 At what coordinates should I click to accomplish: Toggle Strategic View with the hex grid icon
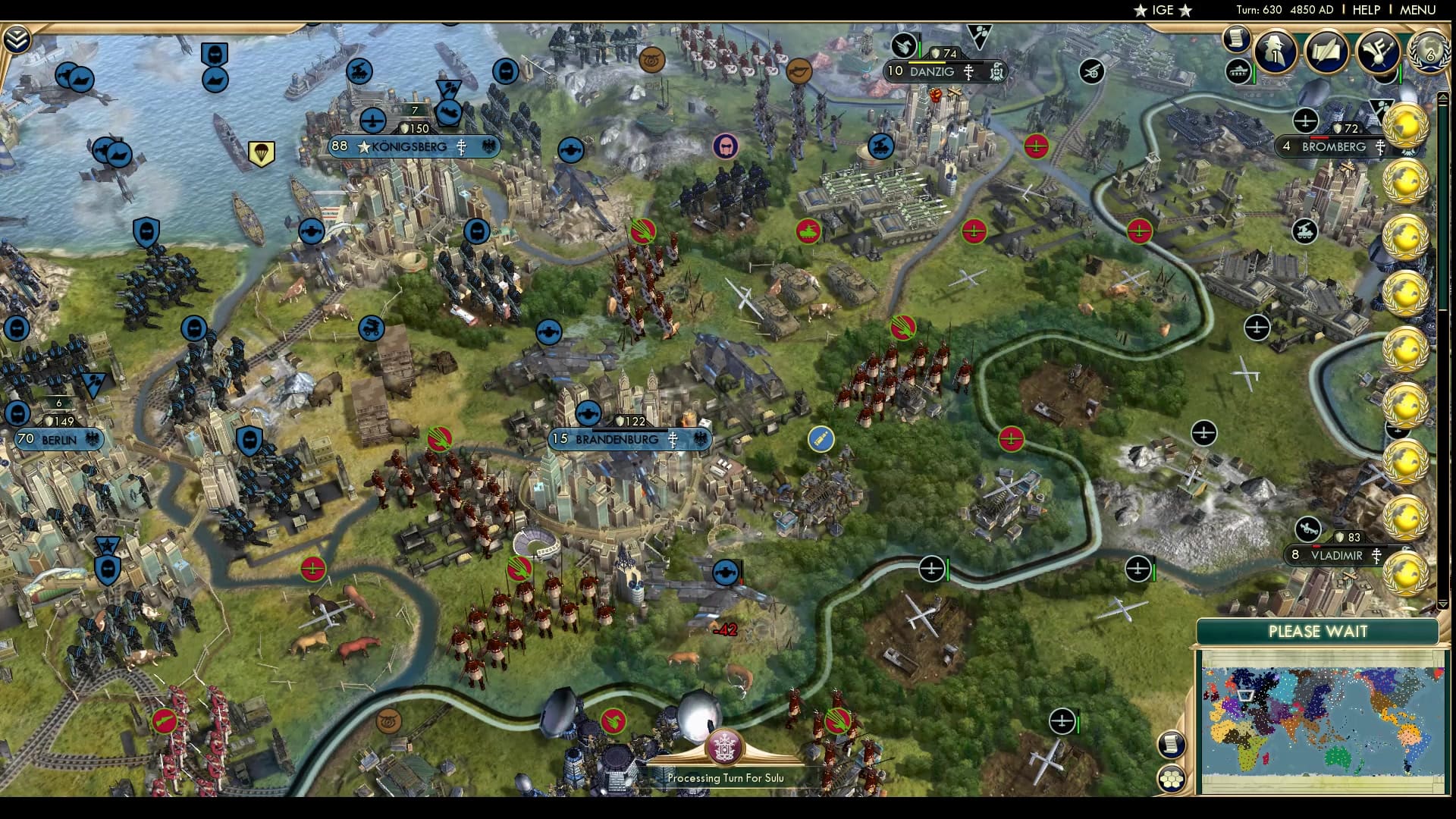[1172, 778]
